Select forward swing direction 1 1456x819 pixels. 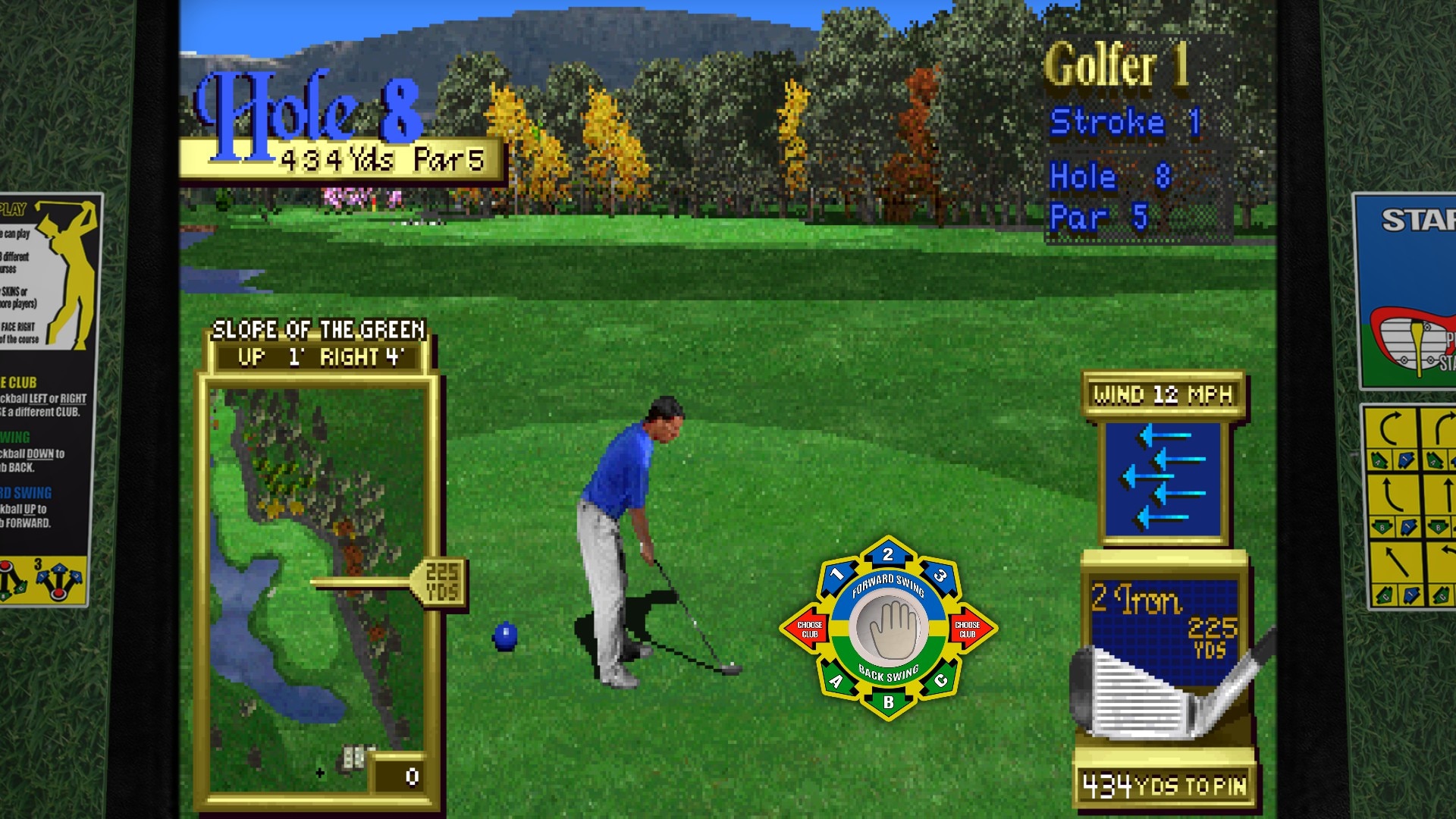pyautogui.click(x=836, y=574)
